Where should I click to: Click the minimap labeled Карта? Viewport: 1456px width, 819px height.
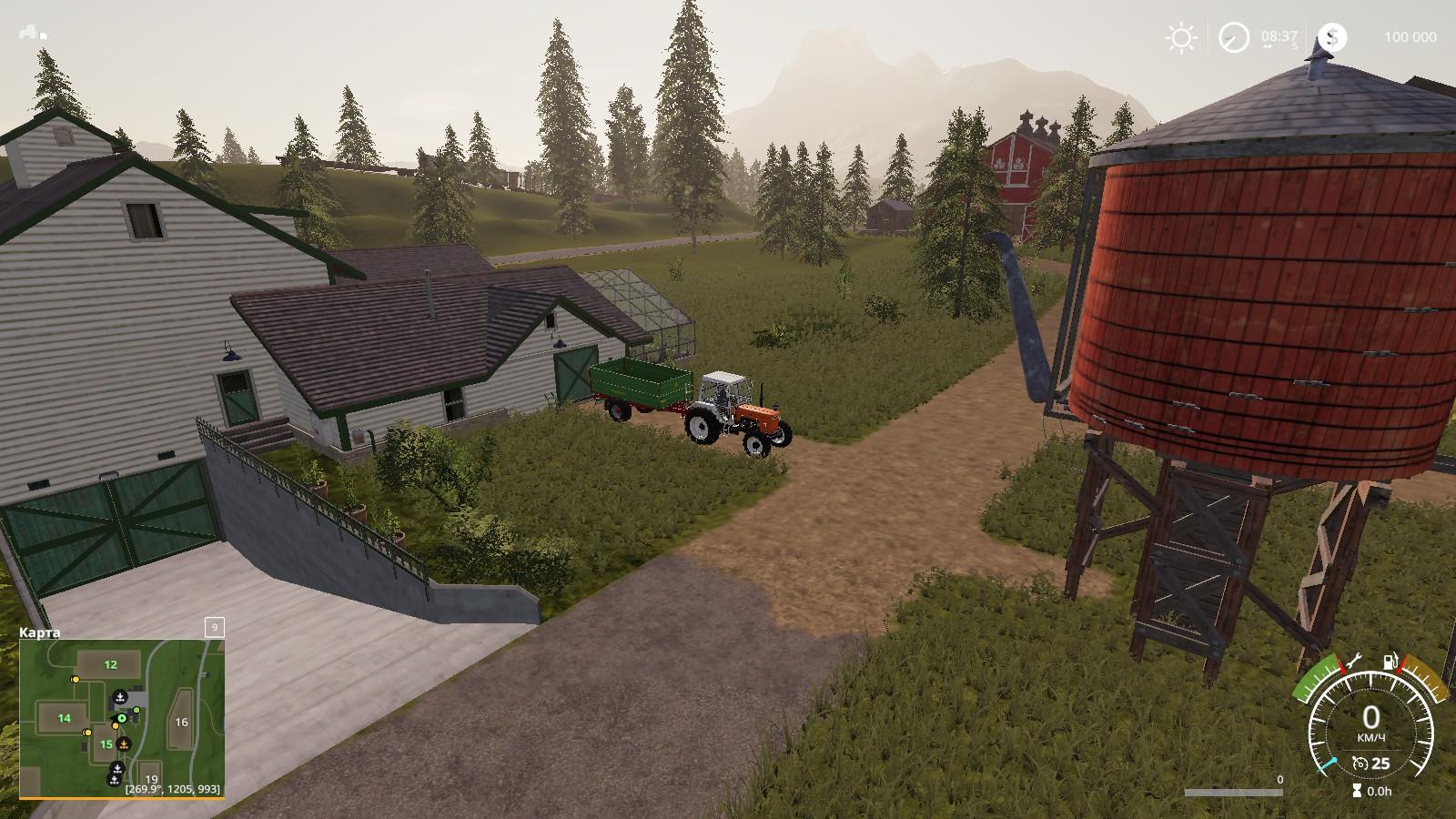[122, 719]
